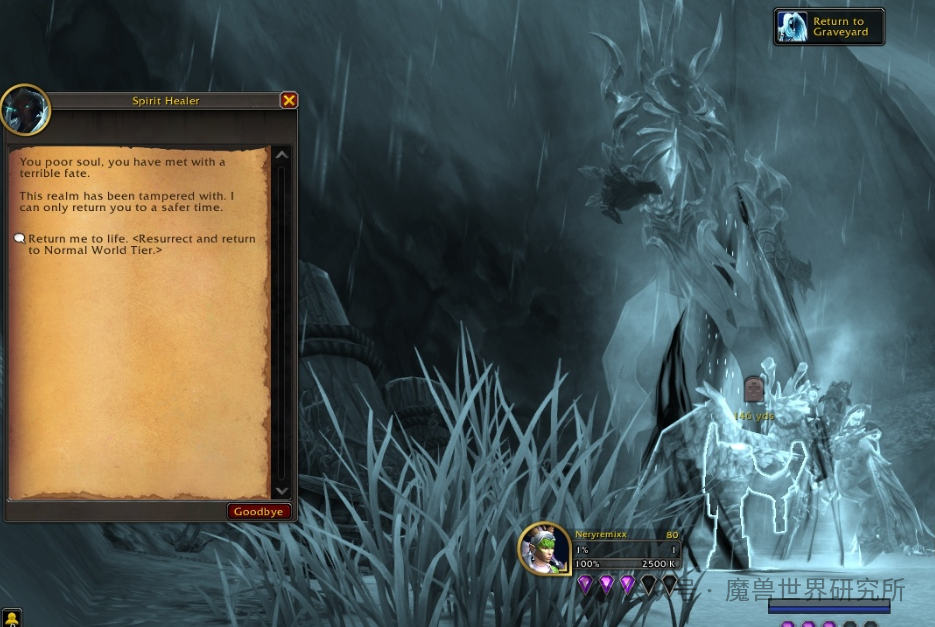Click the Spirit Healer NPC portrait
This screenshot has width=935, height=627.
25,110
